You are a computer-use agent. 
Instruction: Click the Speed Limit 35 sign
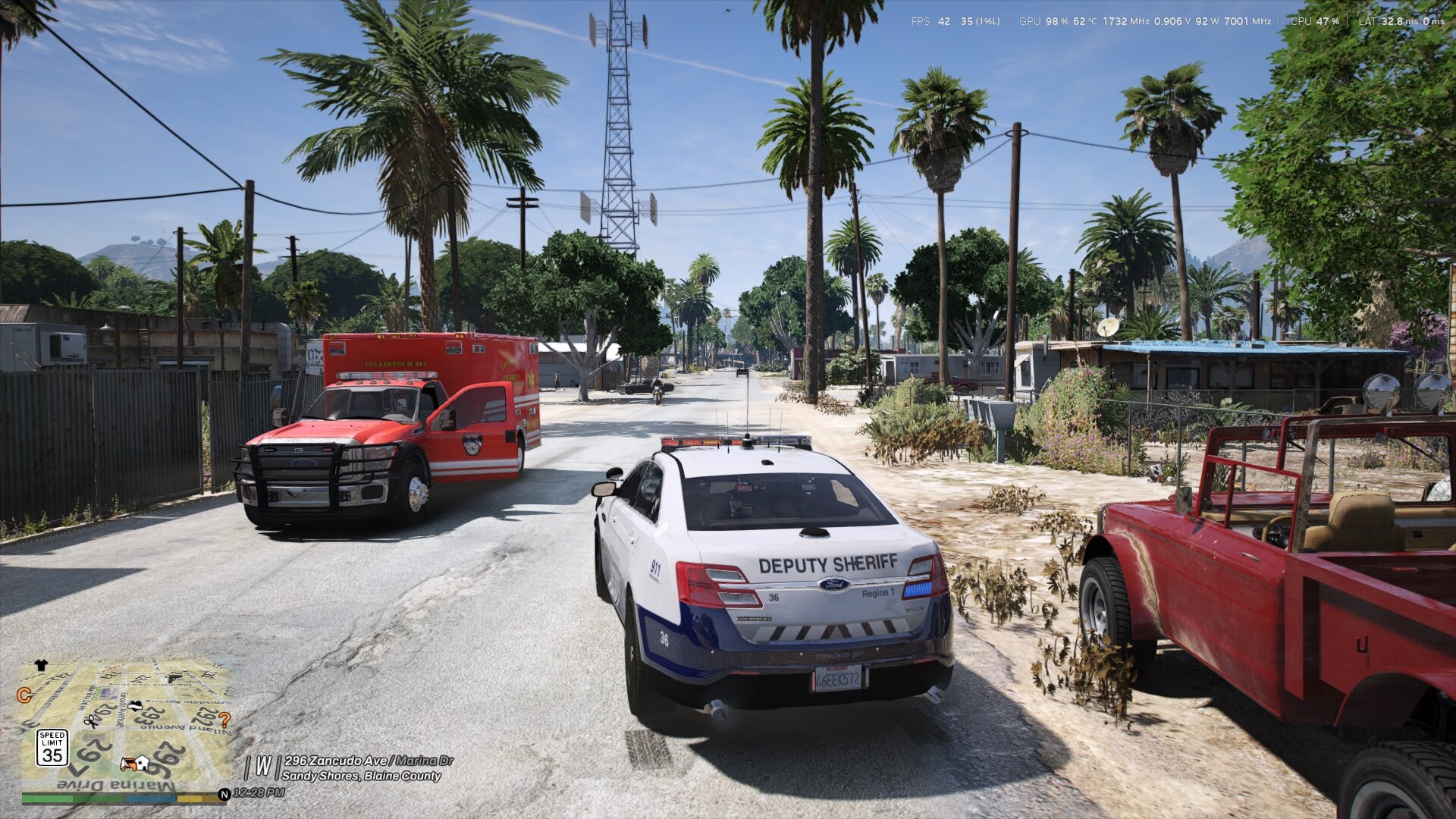coord(52,748)
